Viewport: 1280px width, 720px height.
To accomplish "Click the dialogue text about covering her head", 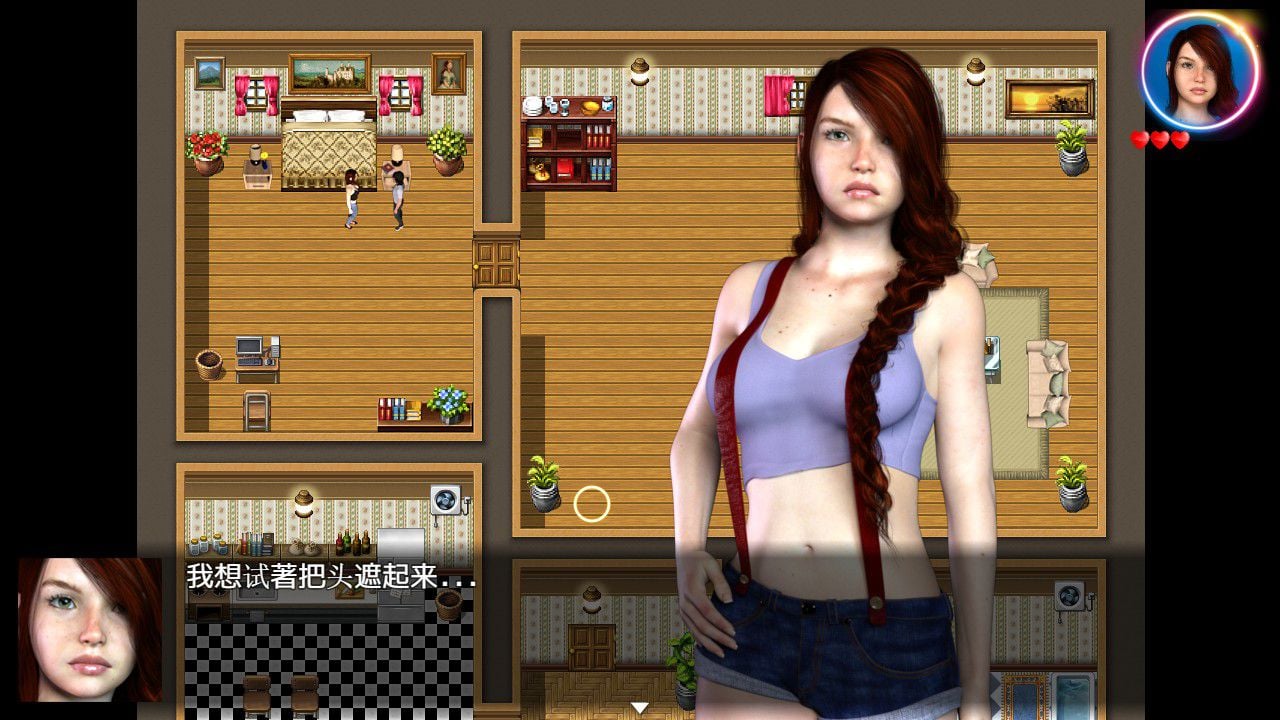I will [x=320, y=578].
